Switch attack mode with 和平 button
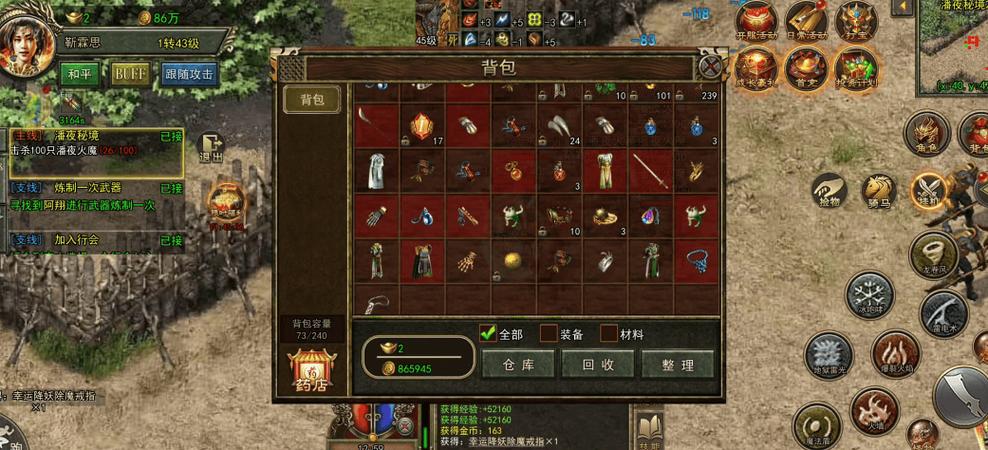 (80, 74)
